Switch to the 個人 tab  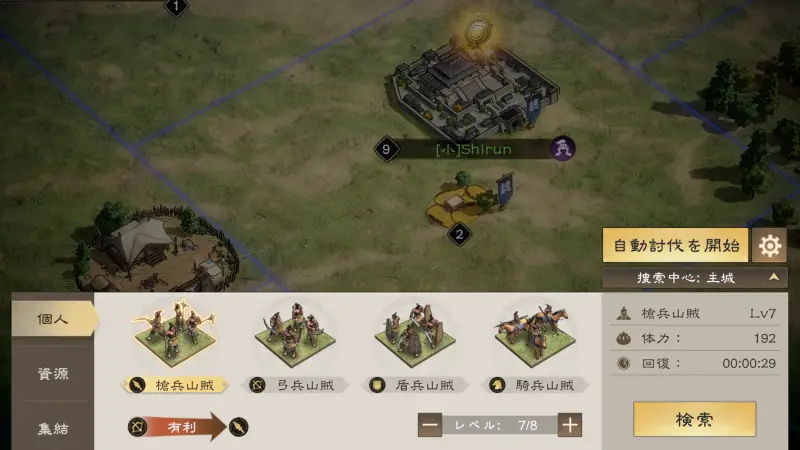coord(53,319)
